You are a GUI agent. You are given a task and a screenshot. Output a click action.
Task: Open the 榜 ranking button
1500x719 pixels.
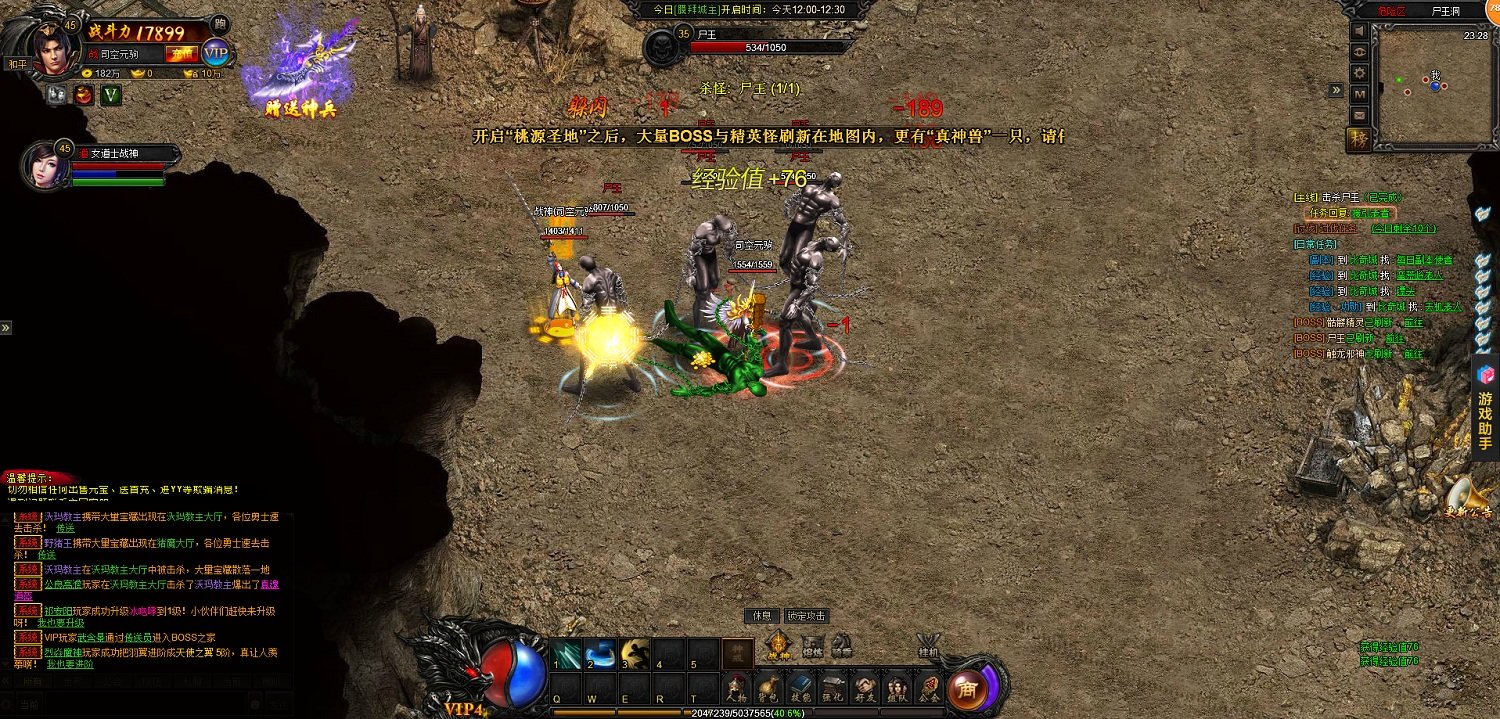click(x=1360, y=138)
